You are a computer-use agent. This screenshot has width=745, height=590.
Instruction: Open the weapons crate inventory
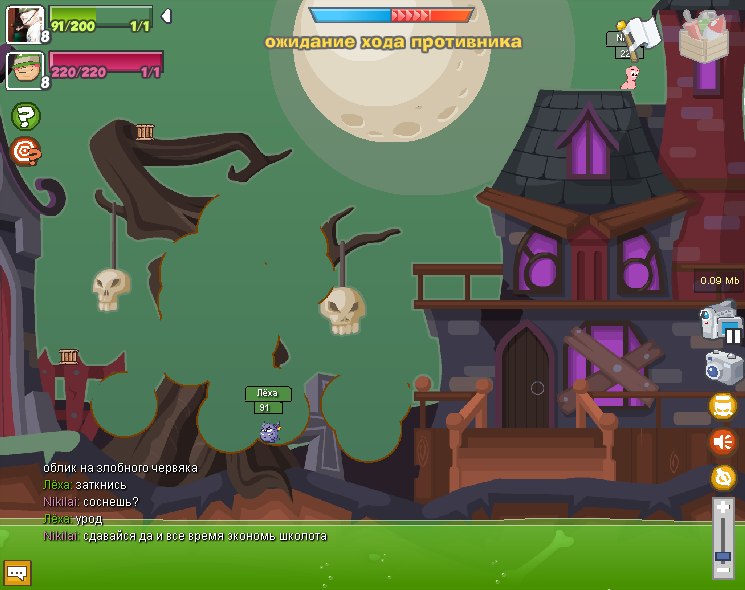tap(710, 35)
